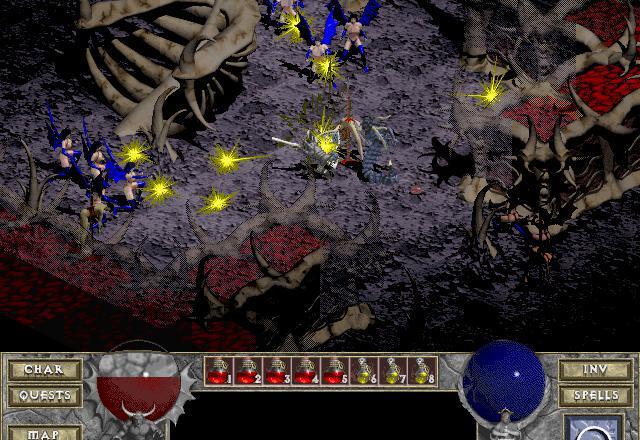Use the red potion in belt slot 2
The image size is (640, 440).
click(248, 372)
